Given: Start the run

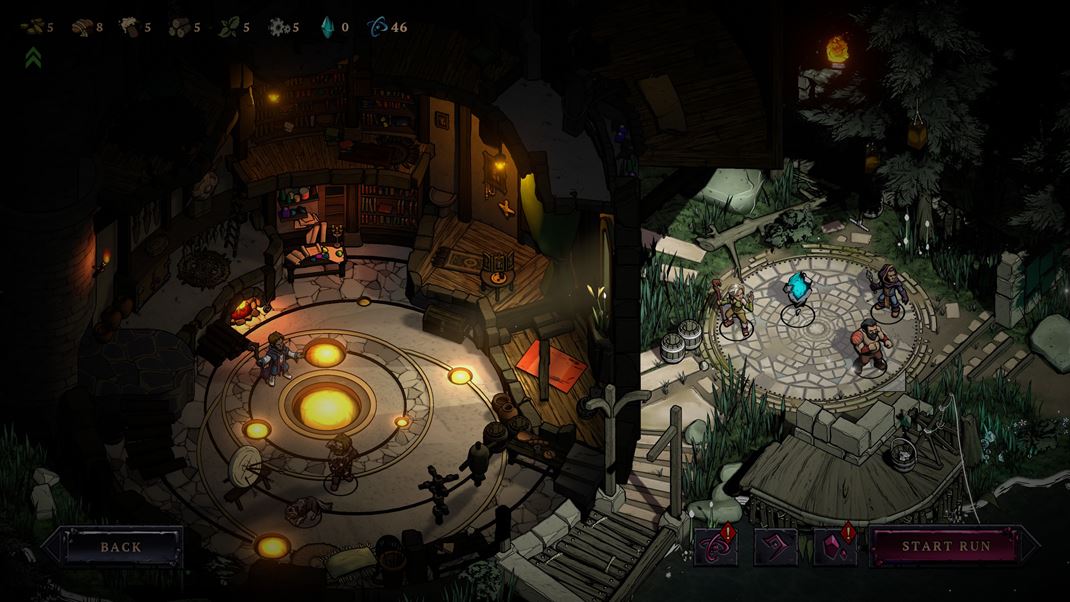Looking at the screenshot, I should tap(946, 547).
